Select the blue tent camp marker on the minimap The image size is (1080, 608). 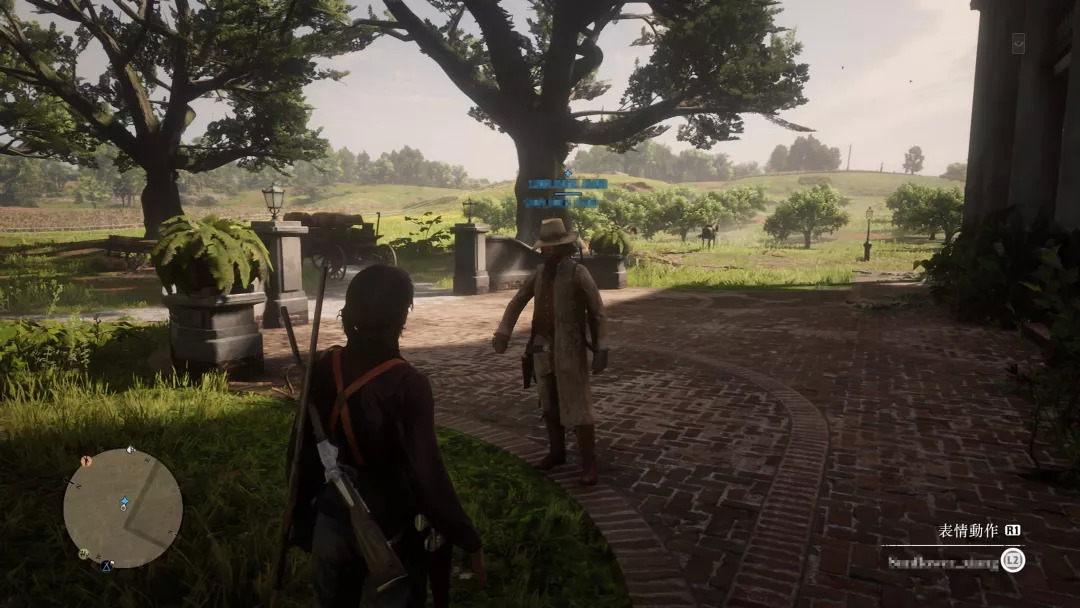coord(107,566)
